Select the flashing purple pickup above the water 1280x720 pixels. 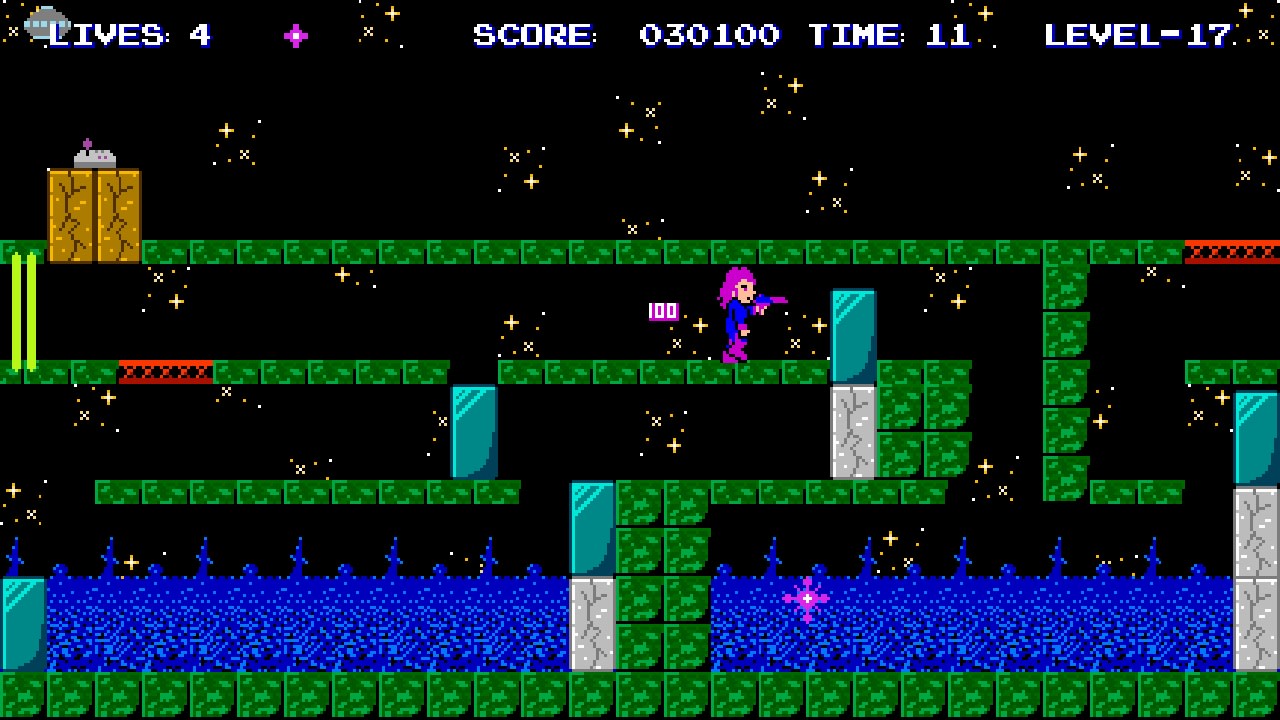806,597
